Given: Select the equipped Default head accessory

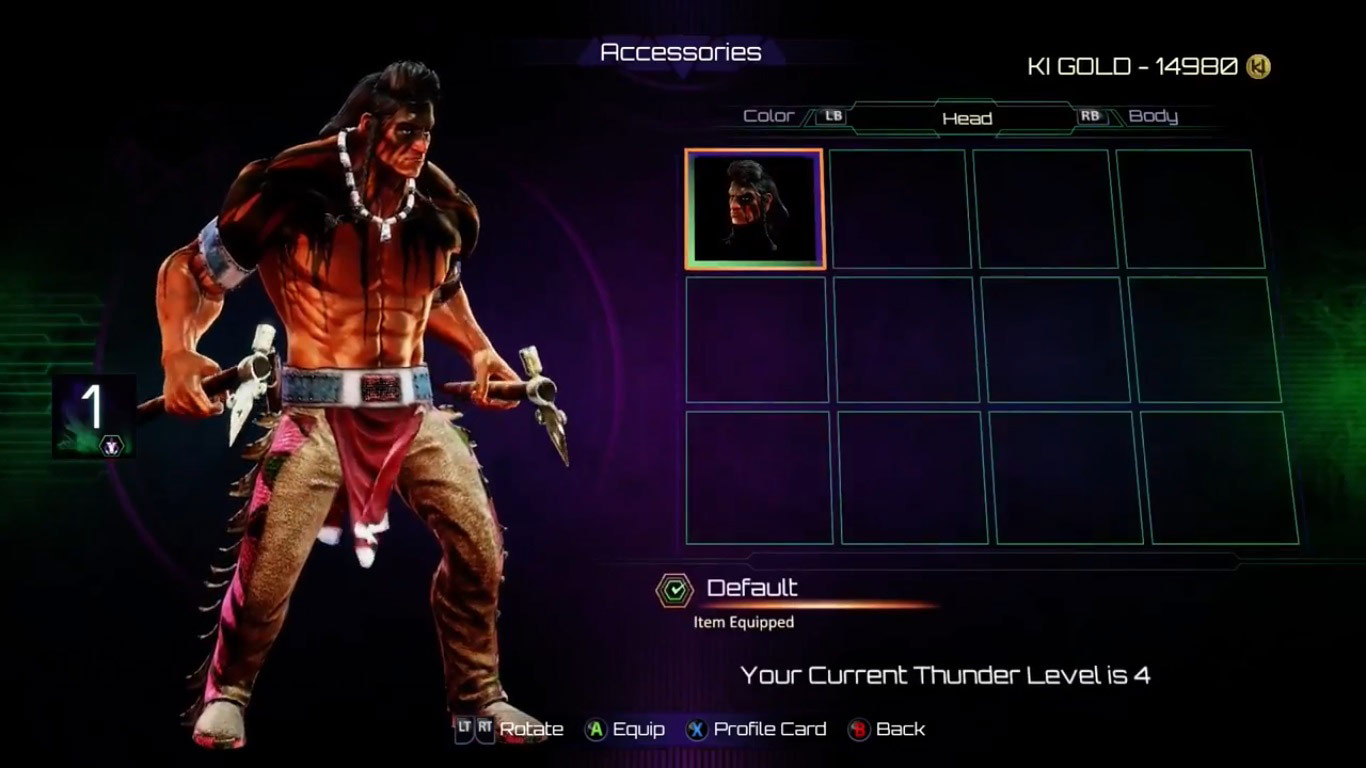Looking at the screenshot, I should click(x=753, y=208).
